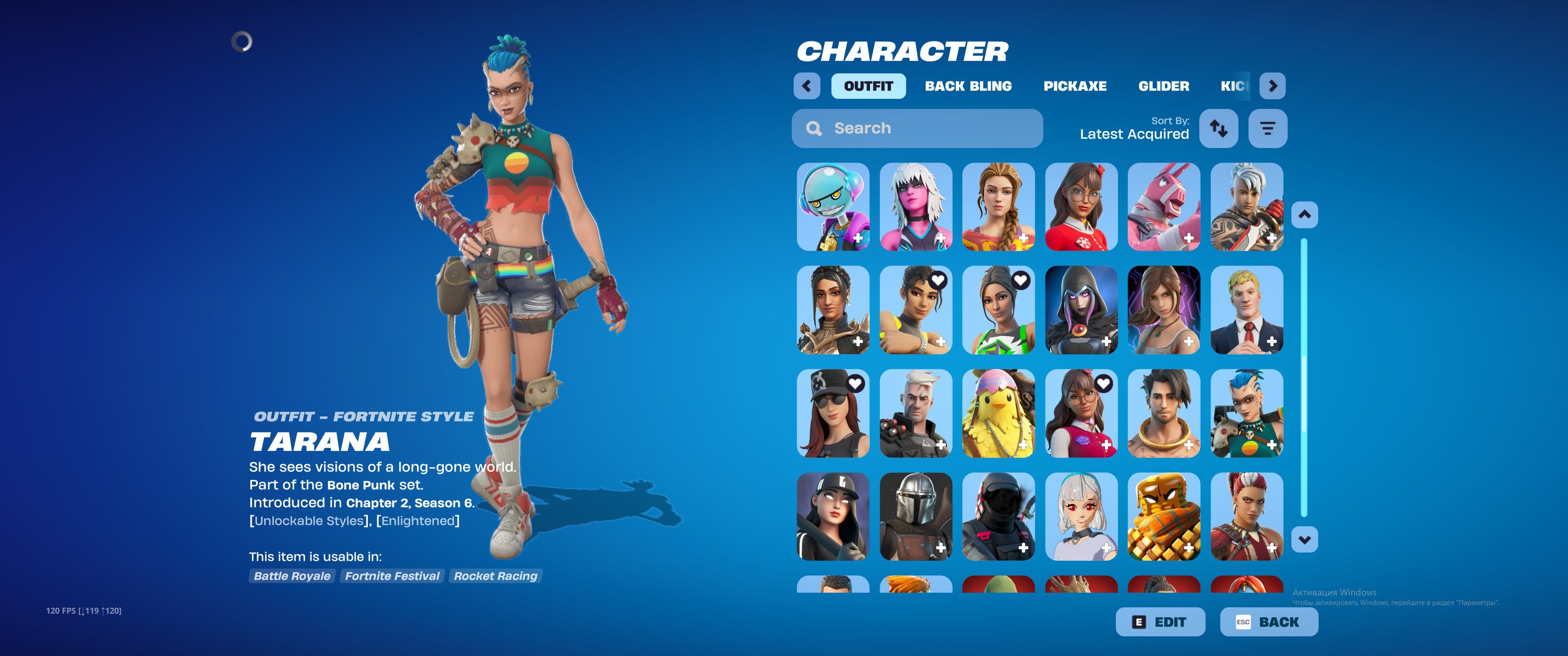
Task: Click the left arrow beside the tabs
Action: [806, 86]
